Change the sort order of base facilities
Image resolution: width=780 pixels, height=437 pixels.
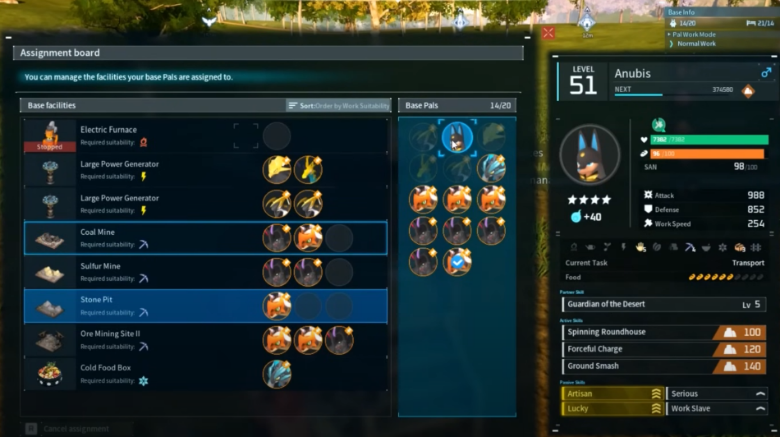(x=338, y=105)
